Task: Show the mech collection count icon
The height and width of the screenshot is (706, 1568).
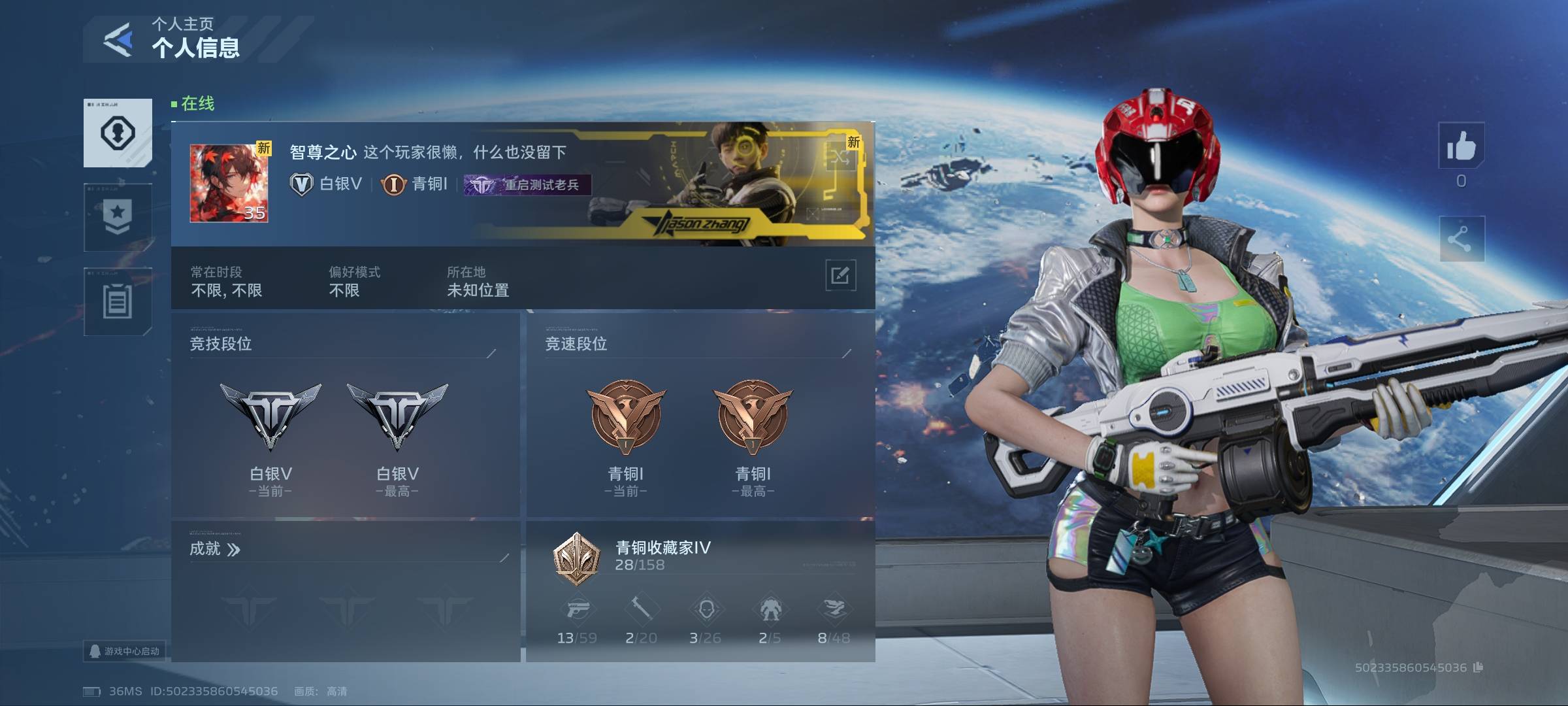Action: [x=770, y=610]
